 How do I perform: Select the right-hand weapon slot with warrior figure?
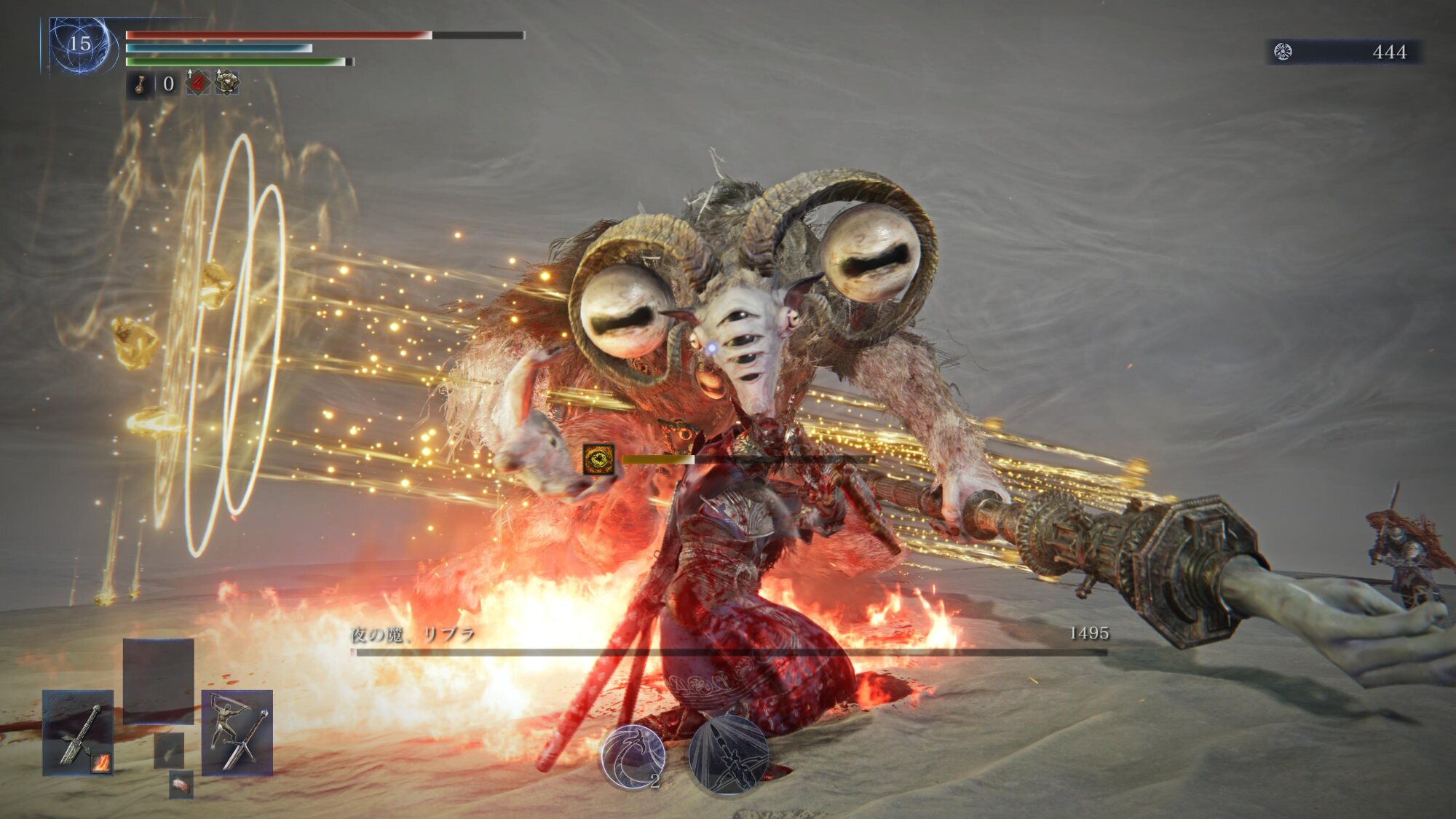pyautogui.click(x=237, y=732)
